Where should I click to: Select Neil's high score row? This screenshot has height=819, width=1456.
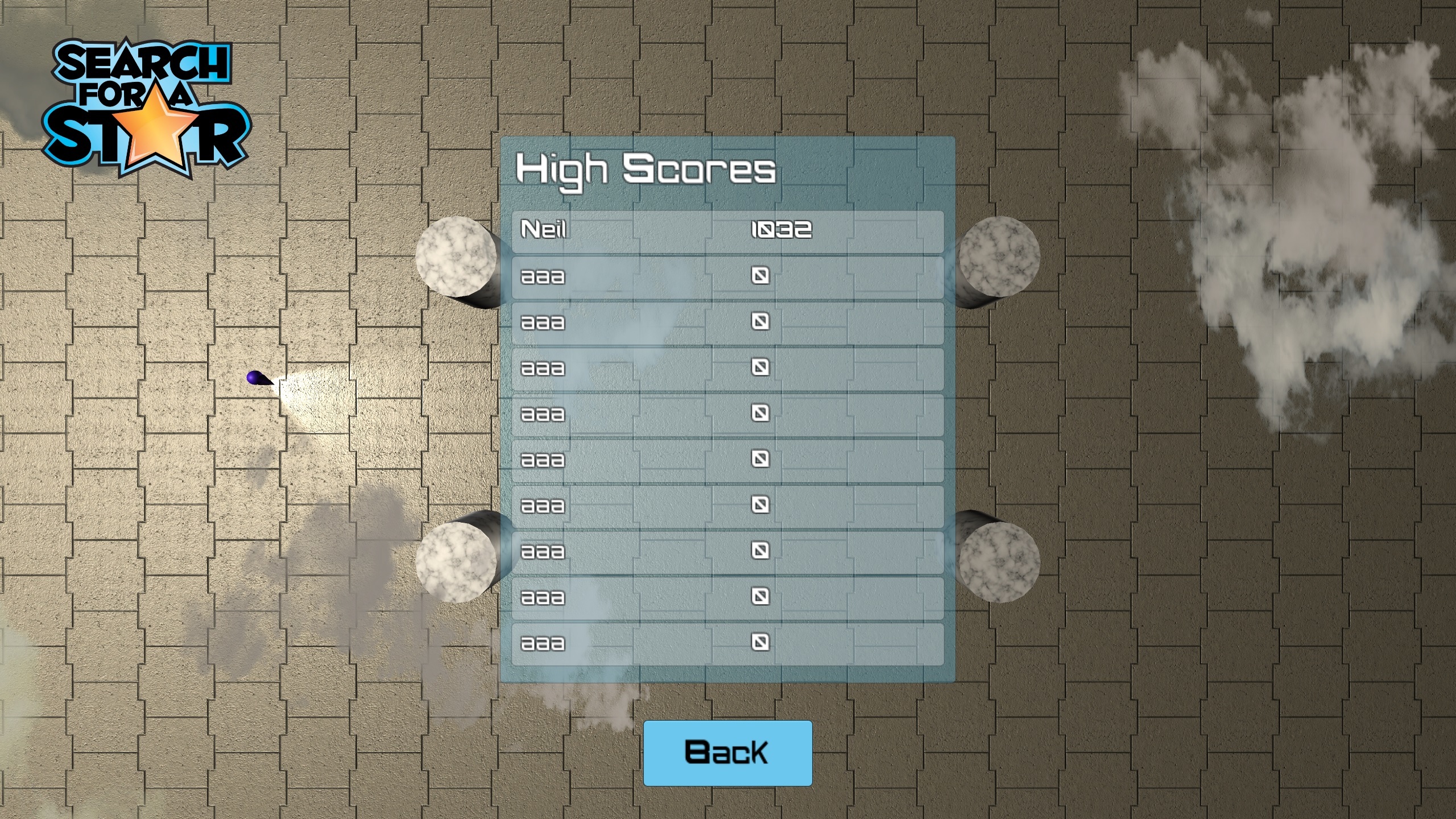coord(727,231)
